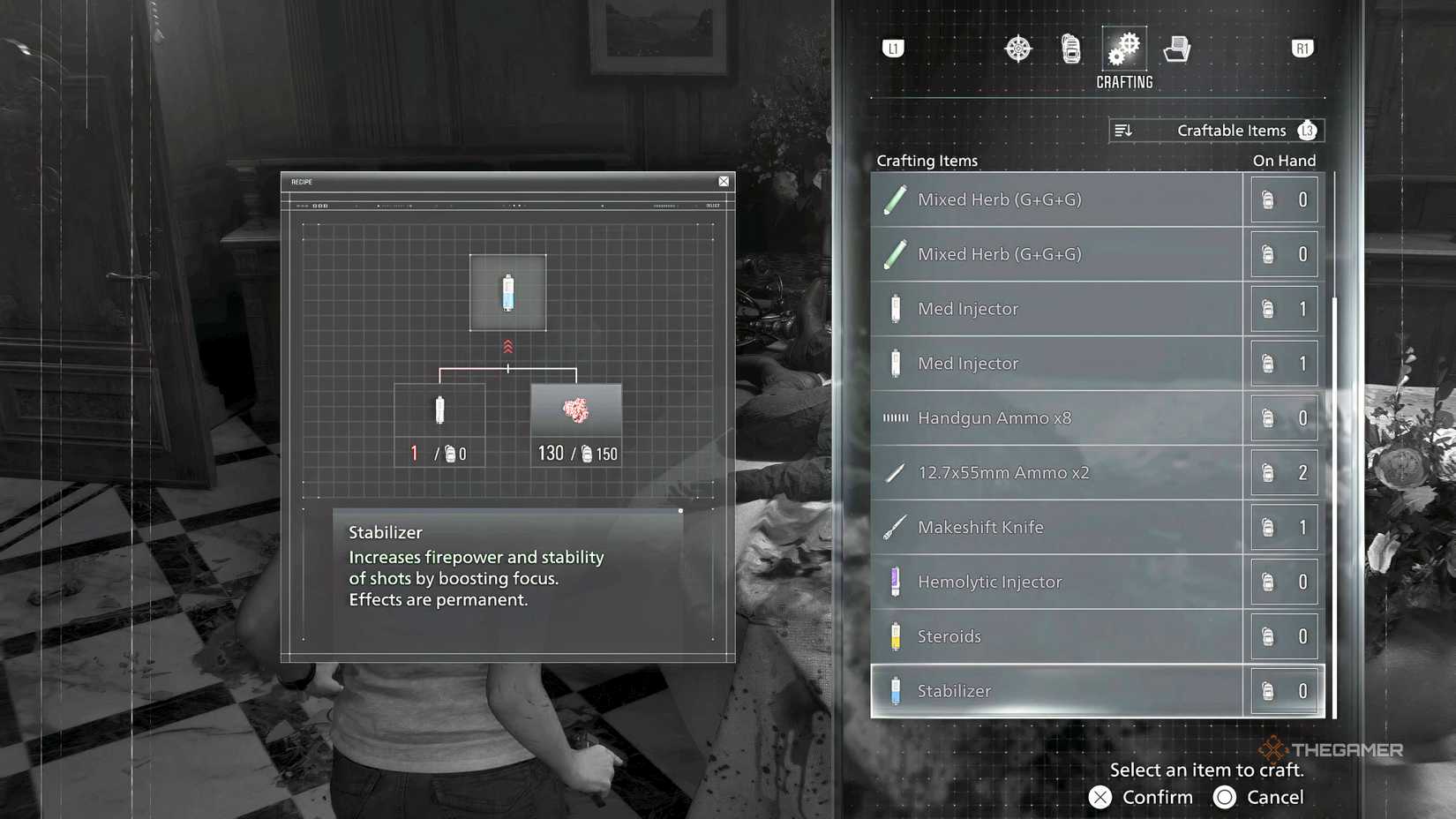Viewport: 1456px width, 819px height.
Task: Select the CRAFTING tab label
Action: point(1123,82)
